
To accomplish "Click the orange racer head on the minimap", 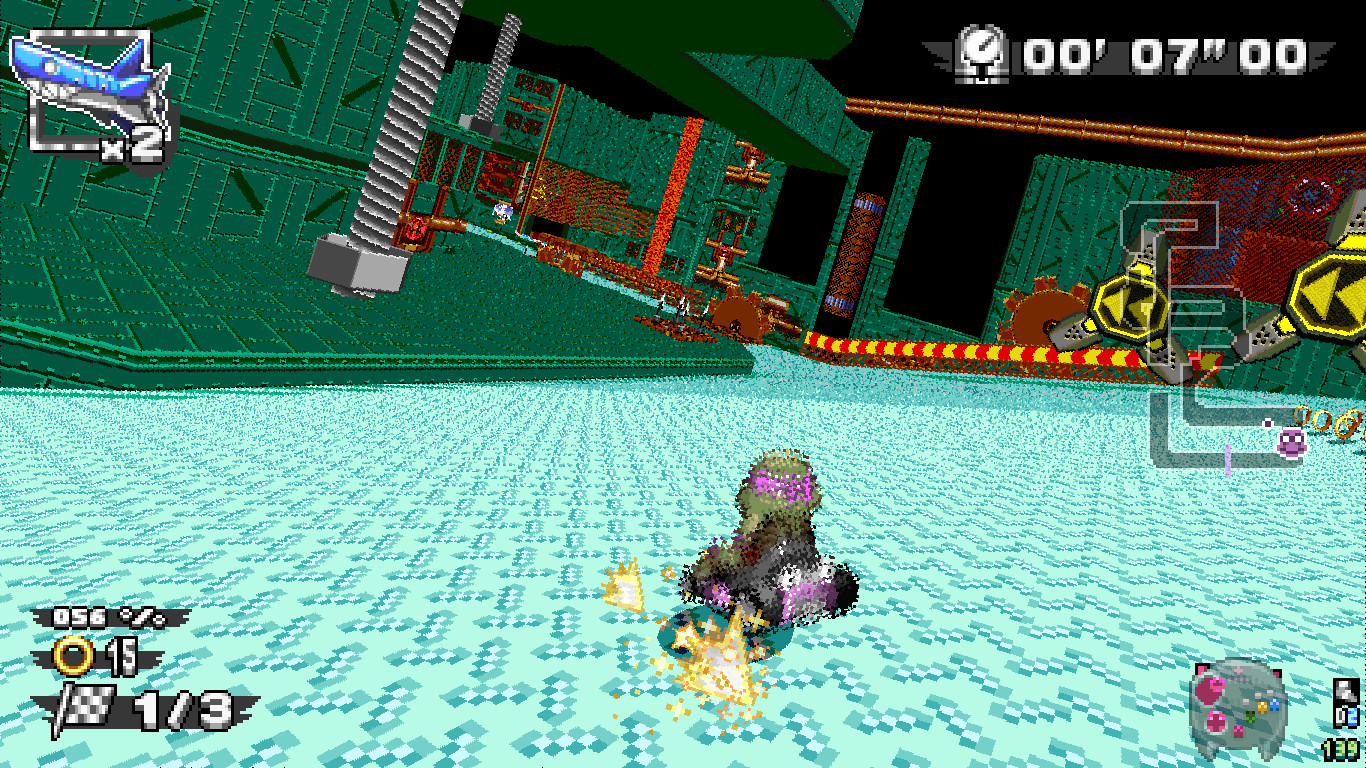I will pos(1262,708).
